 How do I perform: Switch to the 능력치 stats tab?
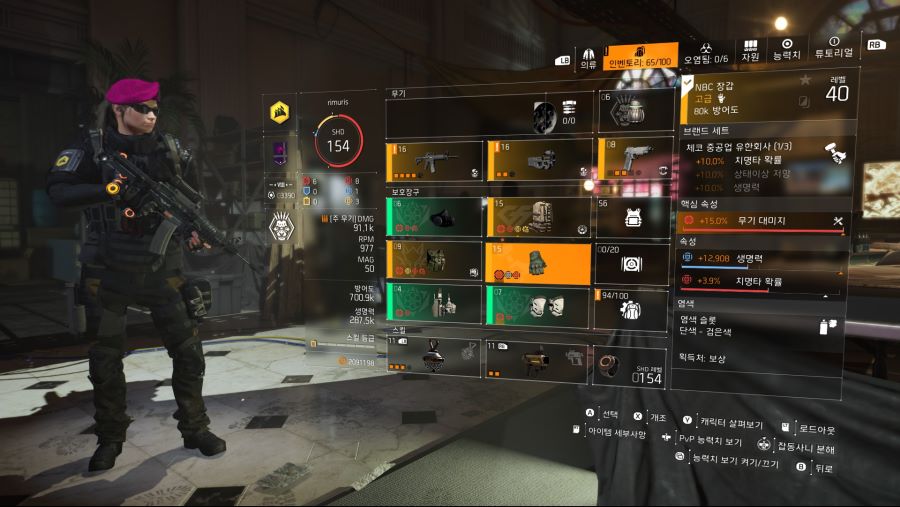pos(787,50)
